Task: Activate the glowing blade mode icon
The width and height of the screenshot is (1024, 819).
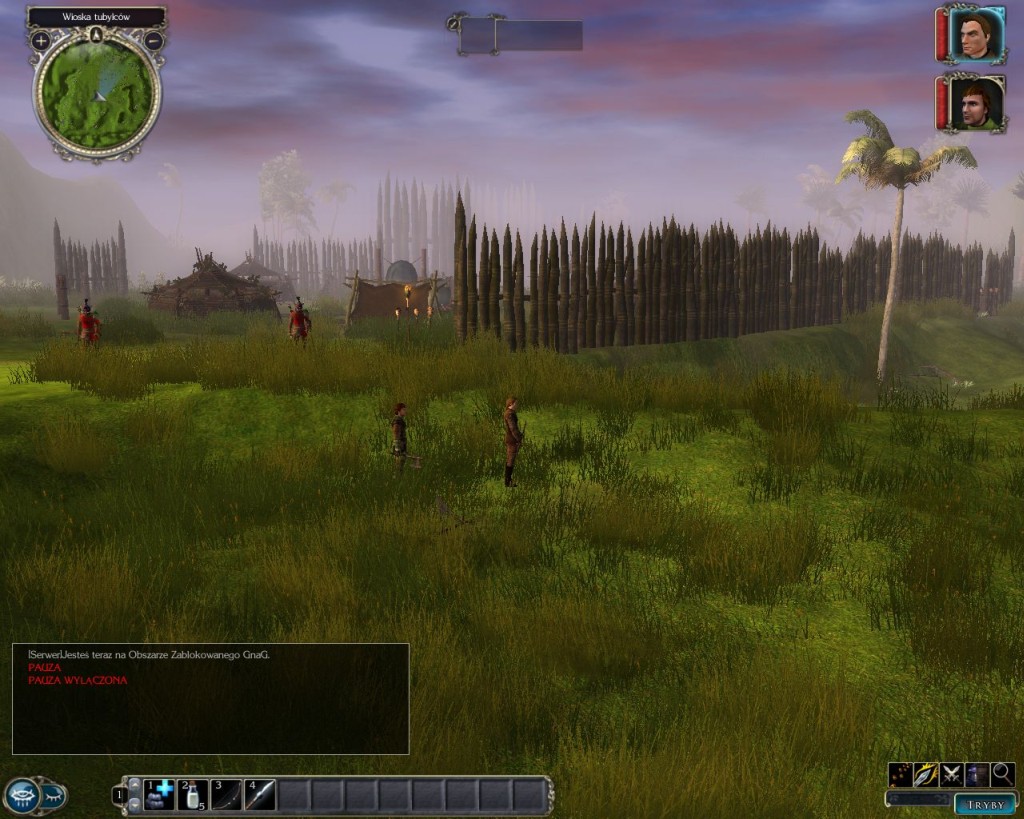Action: 926,774
